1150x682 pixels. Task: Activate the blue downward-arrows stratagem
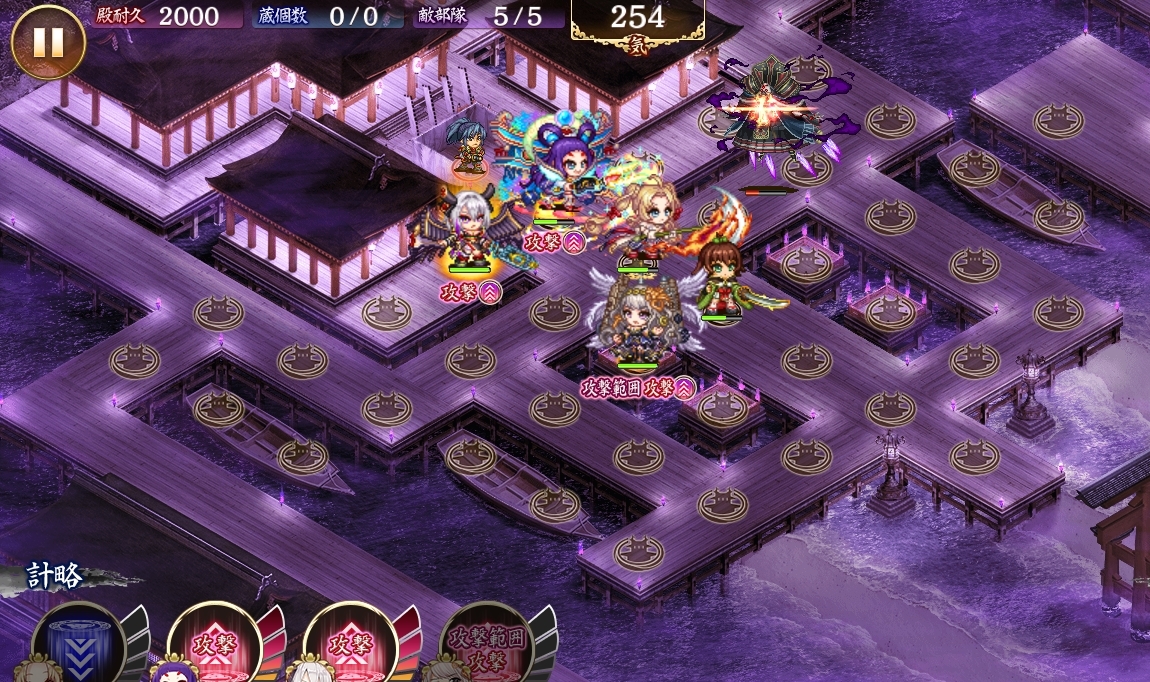[x=78, y=646]
